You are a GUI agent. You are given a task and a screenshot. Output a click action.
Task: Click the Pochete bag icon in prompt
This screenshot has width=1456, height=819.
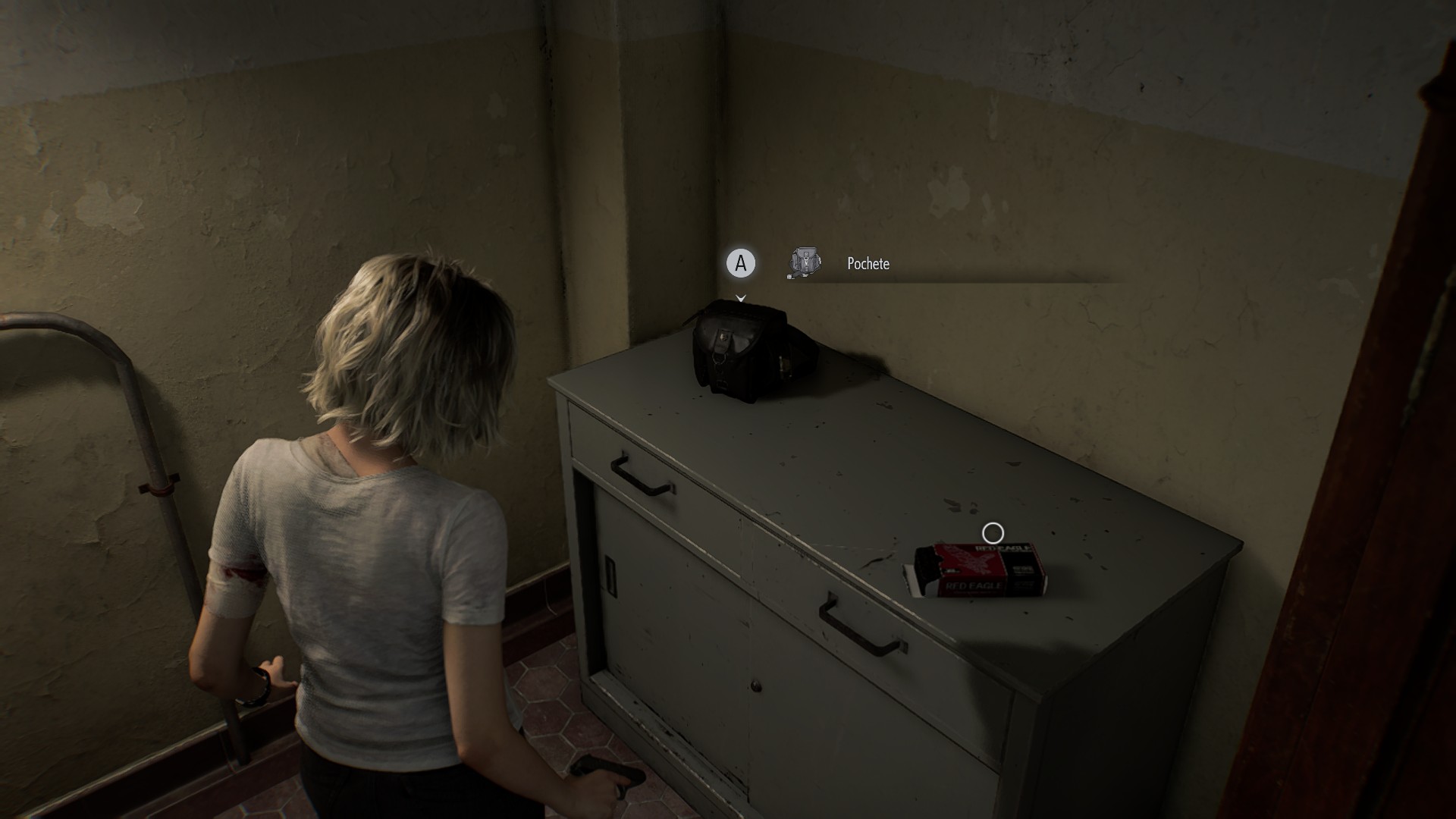(x=805, y=263)
